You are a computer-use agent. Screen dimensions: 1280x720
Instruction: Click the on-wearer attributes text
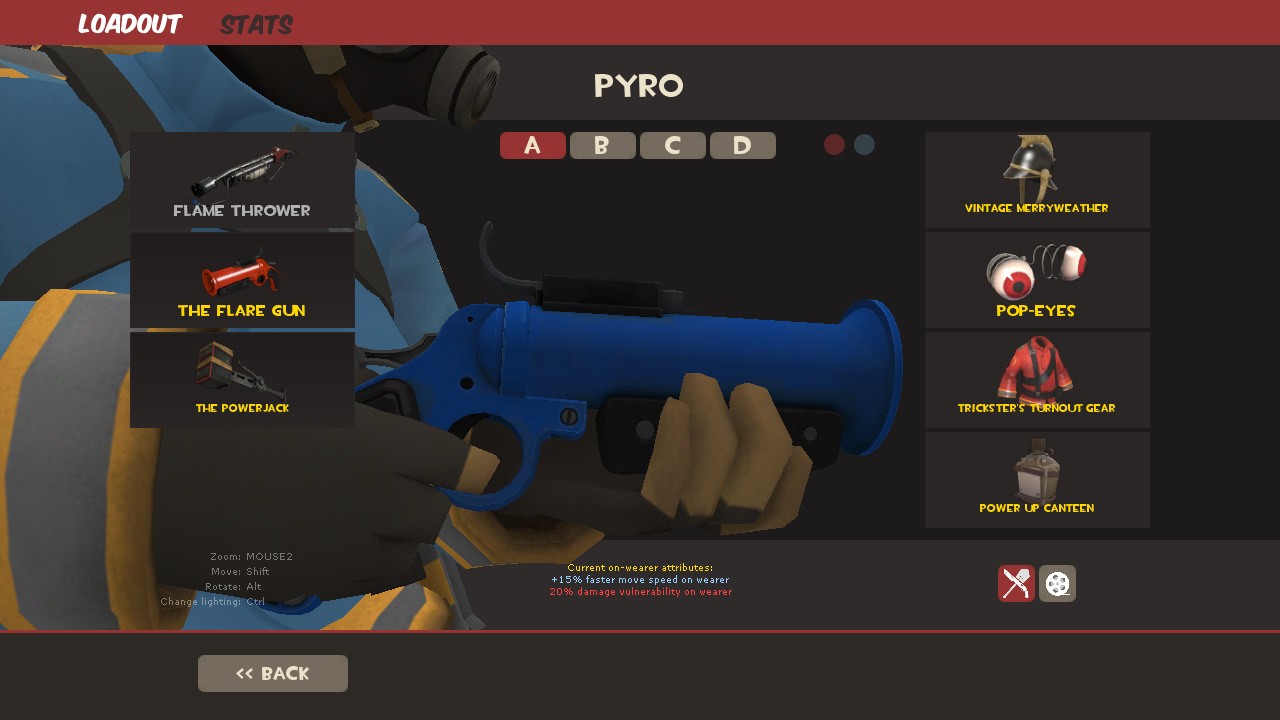click(639, 578)
